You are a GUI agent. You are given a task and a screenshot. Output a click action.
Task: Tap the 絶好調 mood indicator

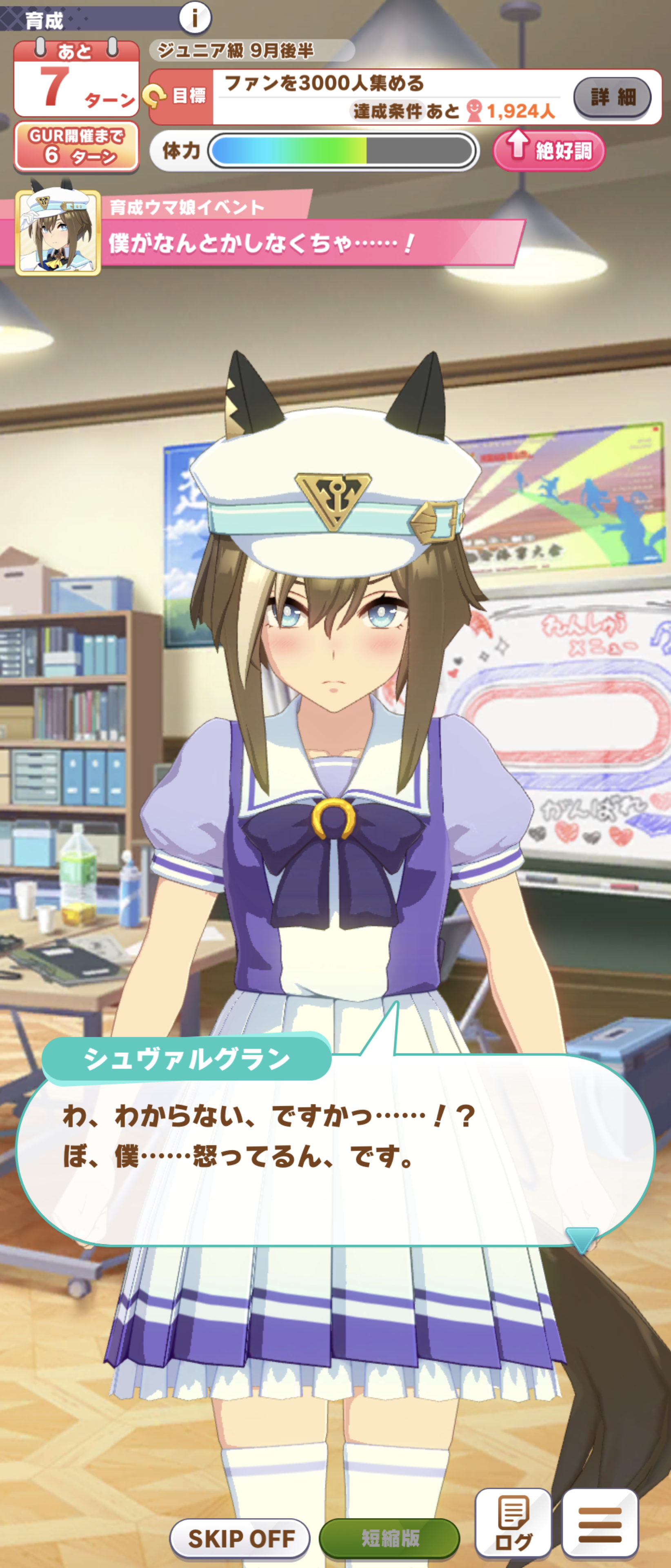549,150
